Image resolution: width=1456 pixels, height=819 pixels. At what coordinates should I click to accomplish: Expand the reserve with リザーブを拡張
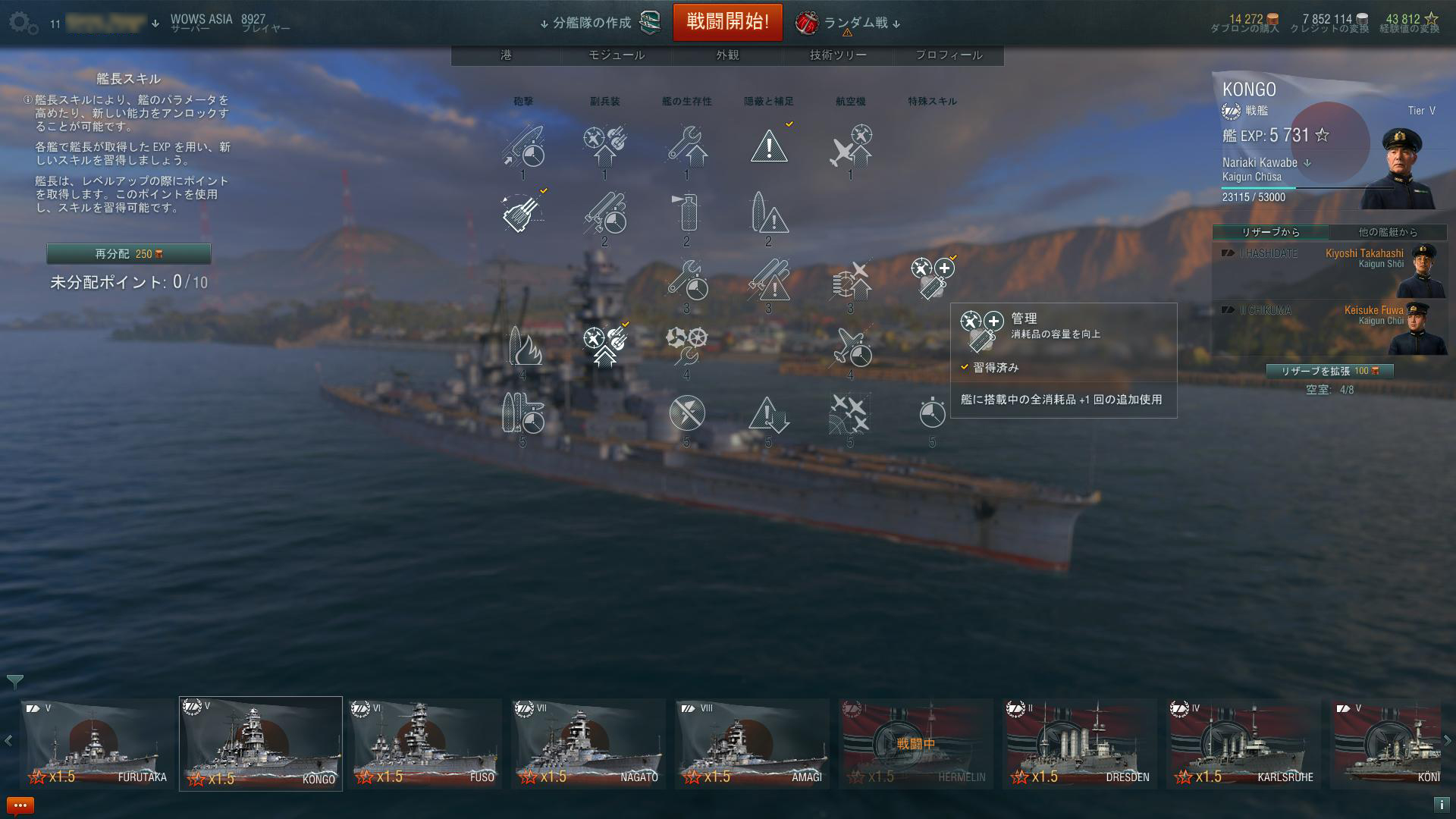coord(1329,371)
